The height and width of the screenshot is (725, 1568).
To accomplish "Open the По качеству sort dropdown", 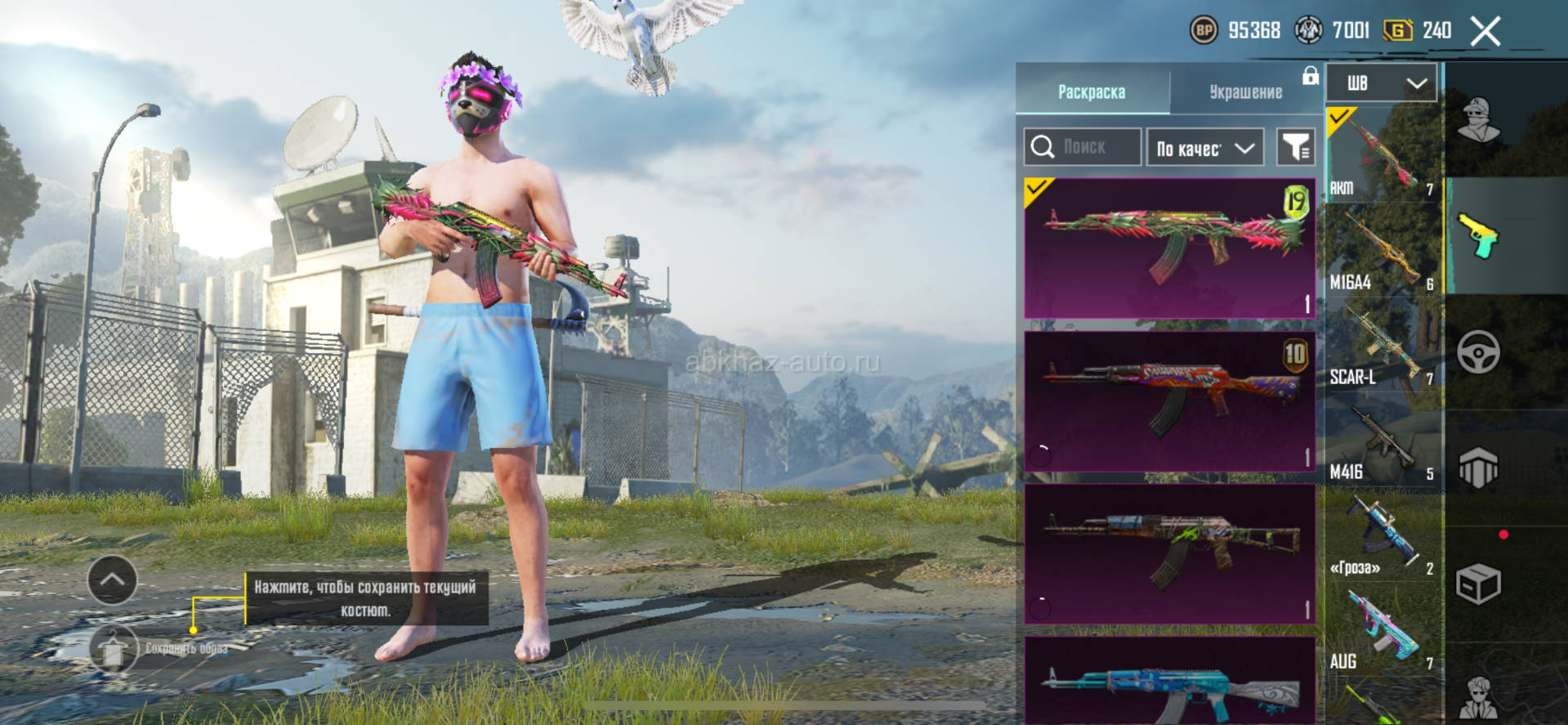I will click(x=1205, y=148).
